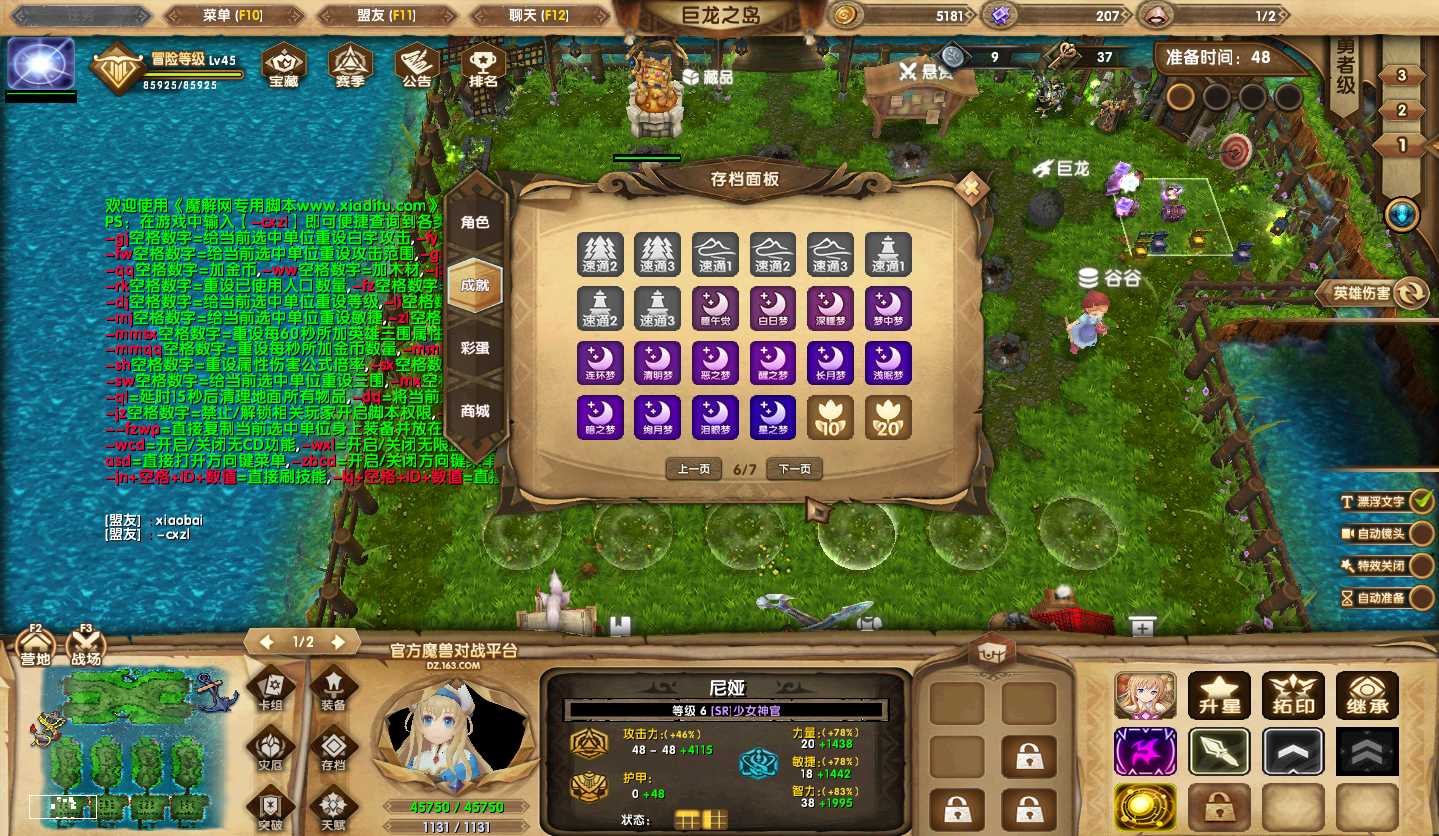Open the 菜单 (F10) menu
The width and height of the screenshot is (1439, 836).
tap(231, 15)
